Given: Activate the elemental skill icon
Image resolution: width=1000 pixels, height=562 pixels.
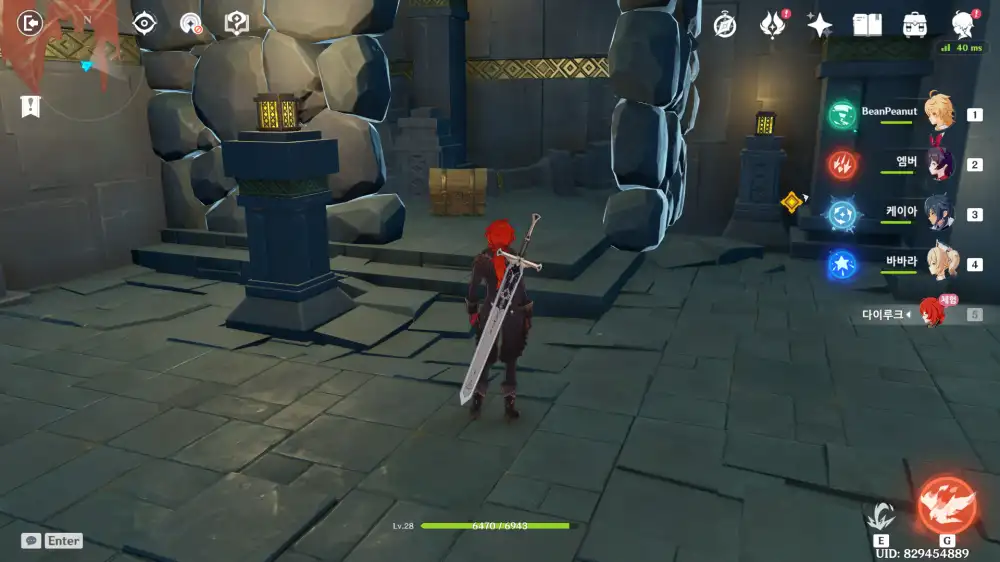Looking at the screenshot, I should (881, 515).
